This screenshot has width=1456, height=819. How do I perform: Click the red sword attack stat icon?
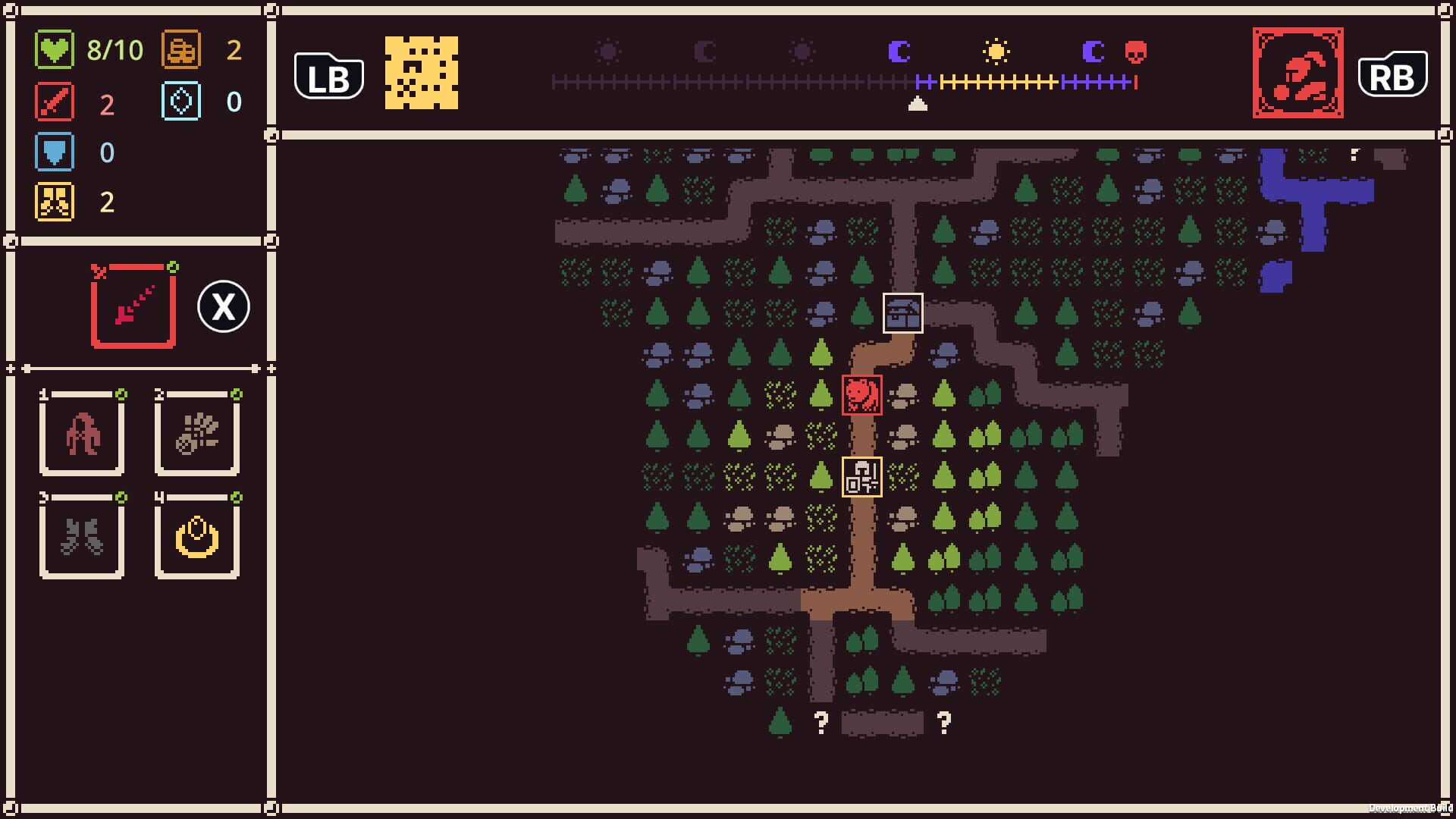(x=55, y=102)
